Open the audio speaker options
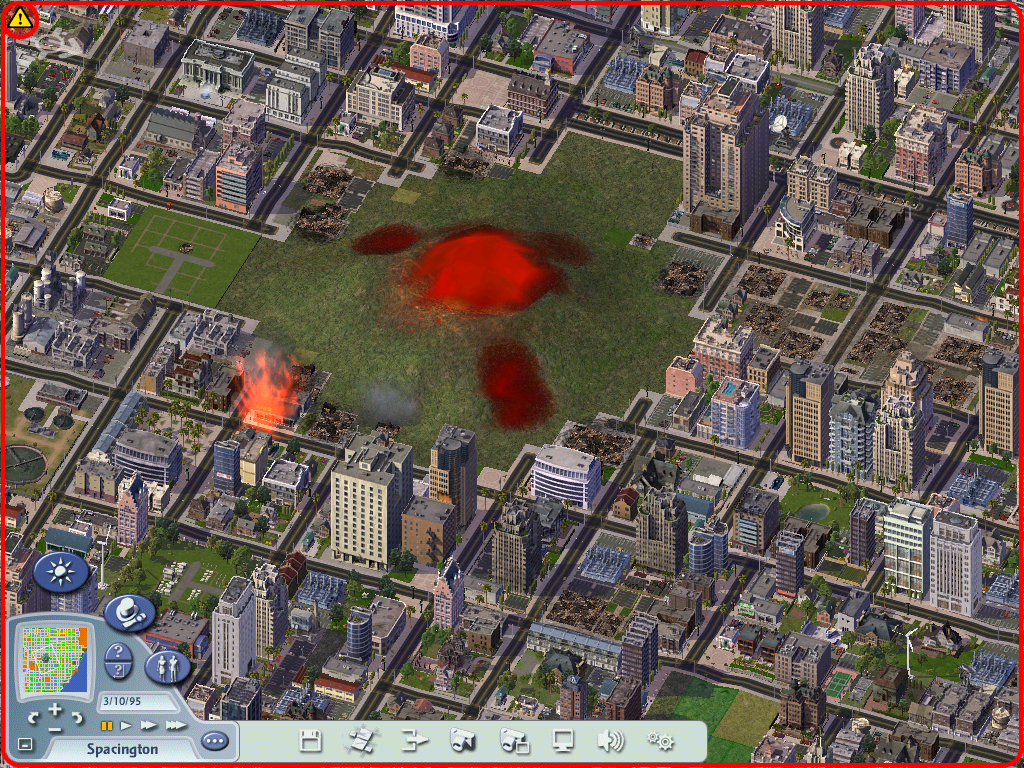 point(608,741)
